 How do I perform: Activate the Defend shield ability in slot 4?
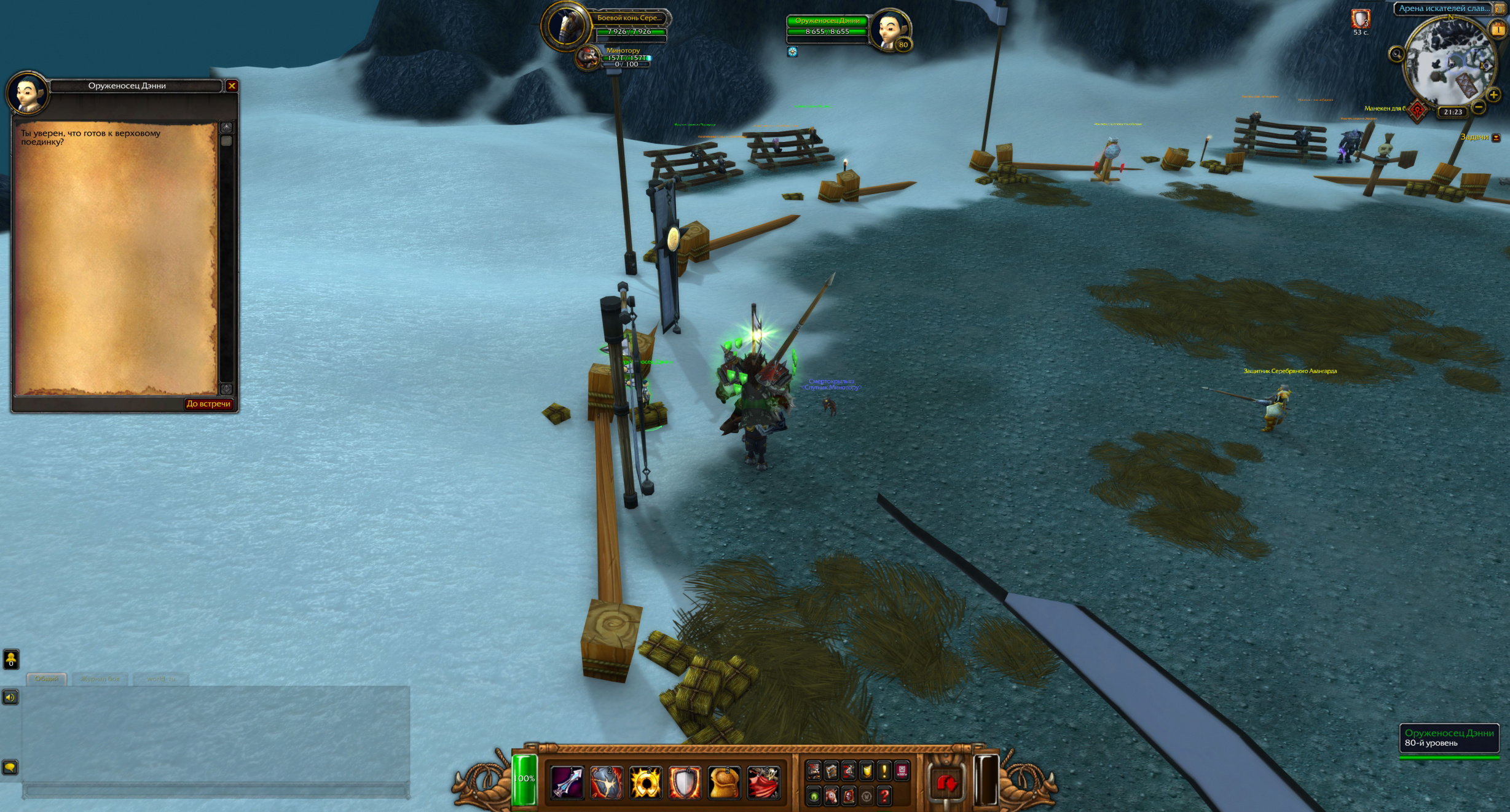[x=685, y=783]
